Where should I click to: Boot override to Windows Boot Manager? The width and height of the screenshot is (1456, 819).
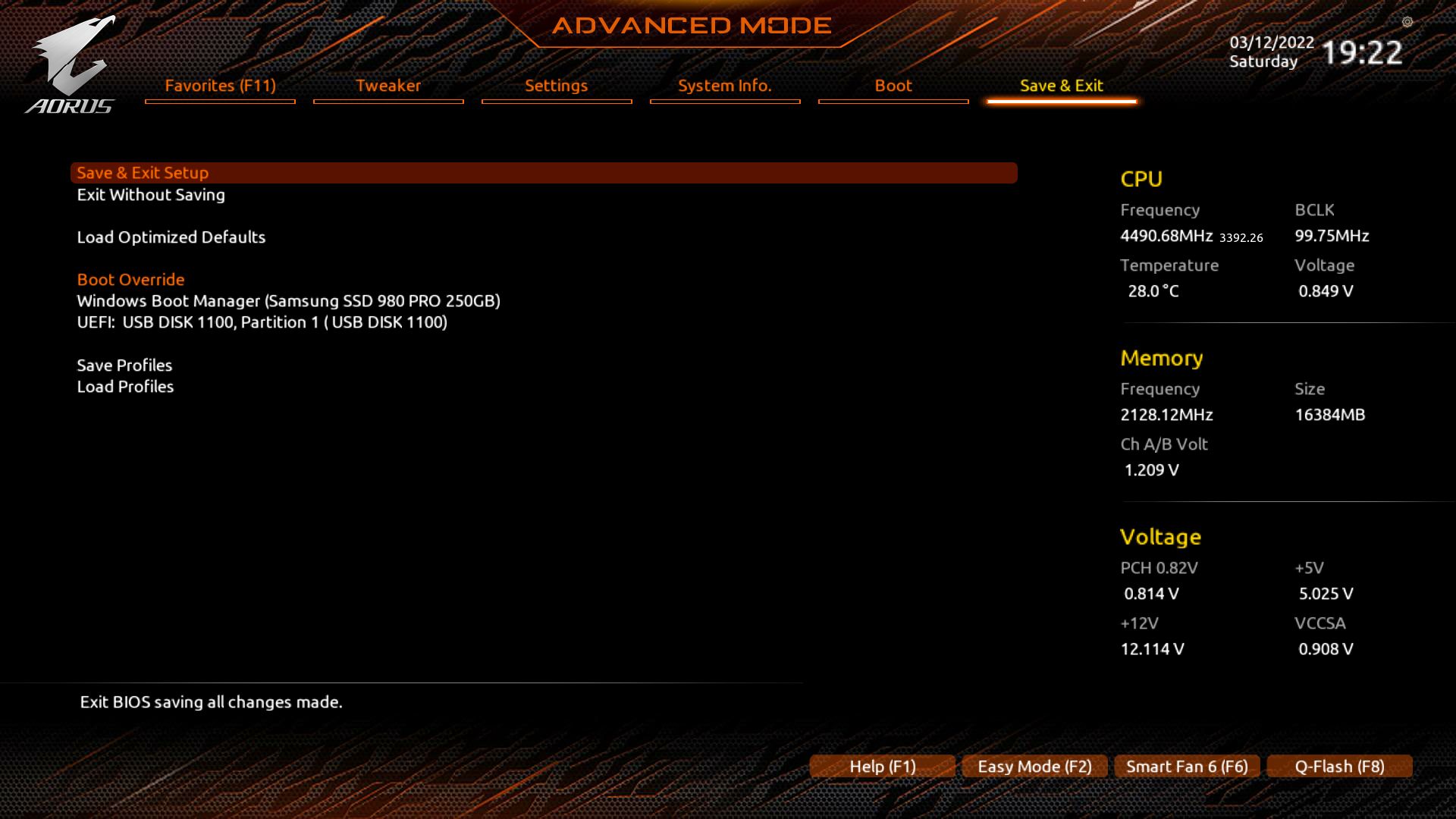[x=289, y=301]
